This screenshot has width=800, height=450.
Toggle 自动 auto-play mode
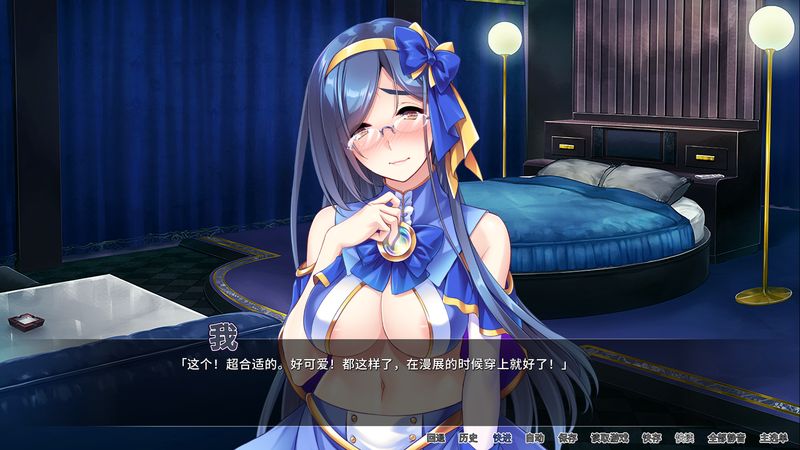(534, 437)
